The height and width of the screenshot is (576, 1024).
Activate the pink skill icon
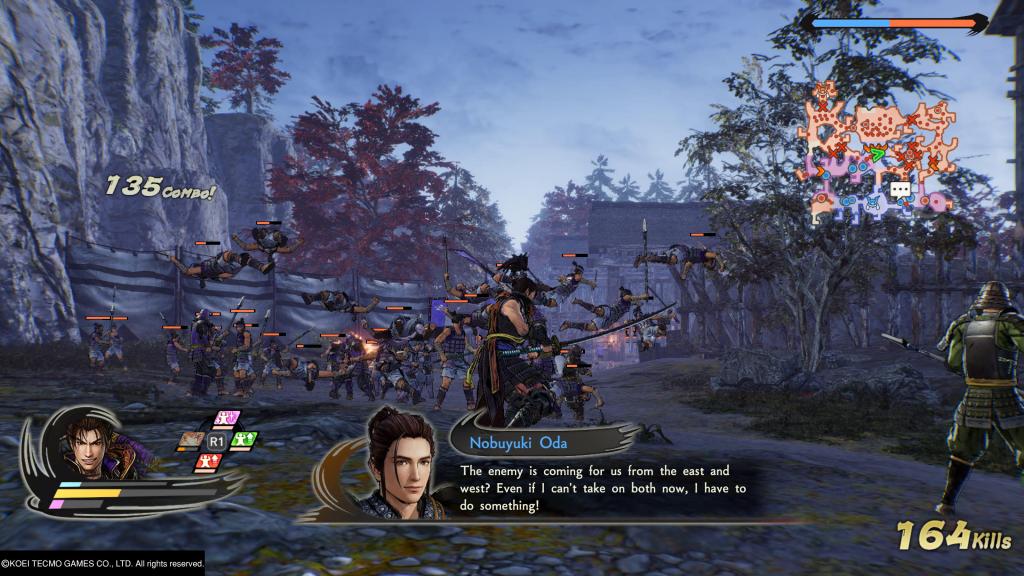coord(227,418)
